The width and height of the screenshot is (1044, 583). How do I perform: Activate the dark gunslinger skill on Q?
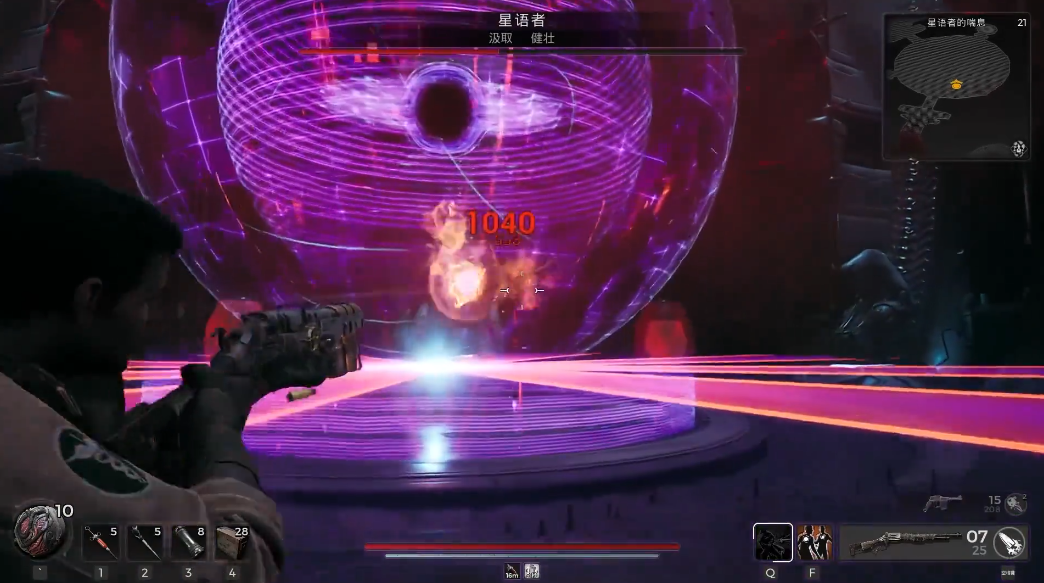point(772,542)
